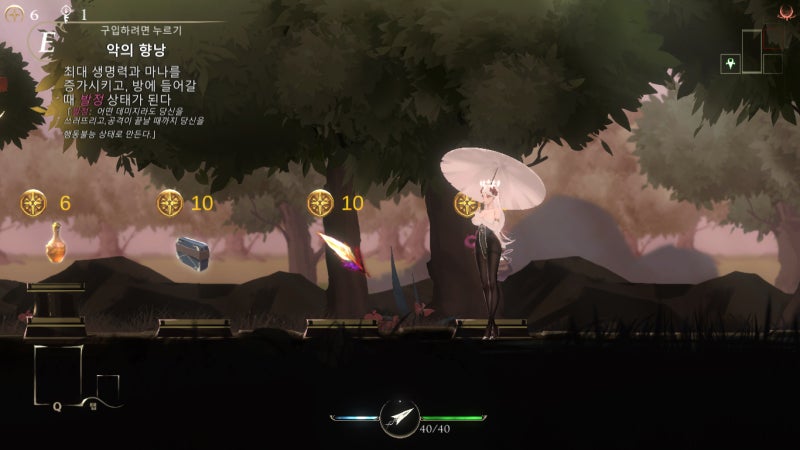
Task: Click the red emblem in the top corner
Action: pos(785,13)
